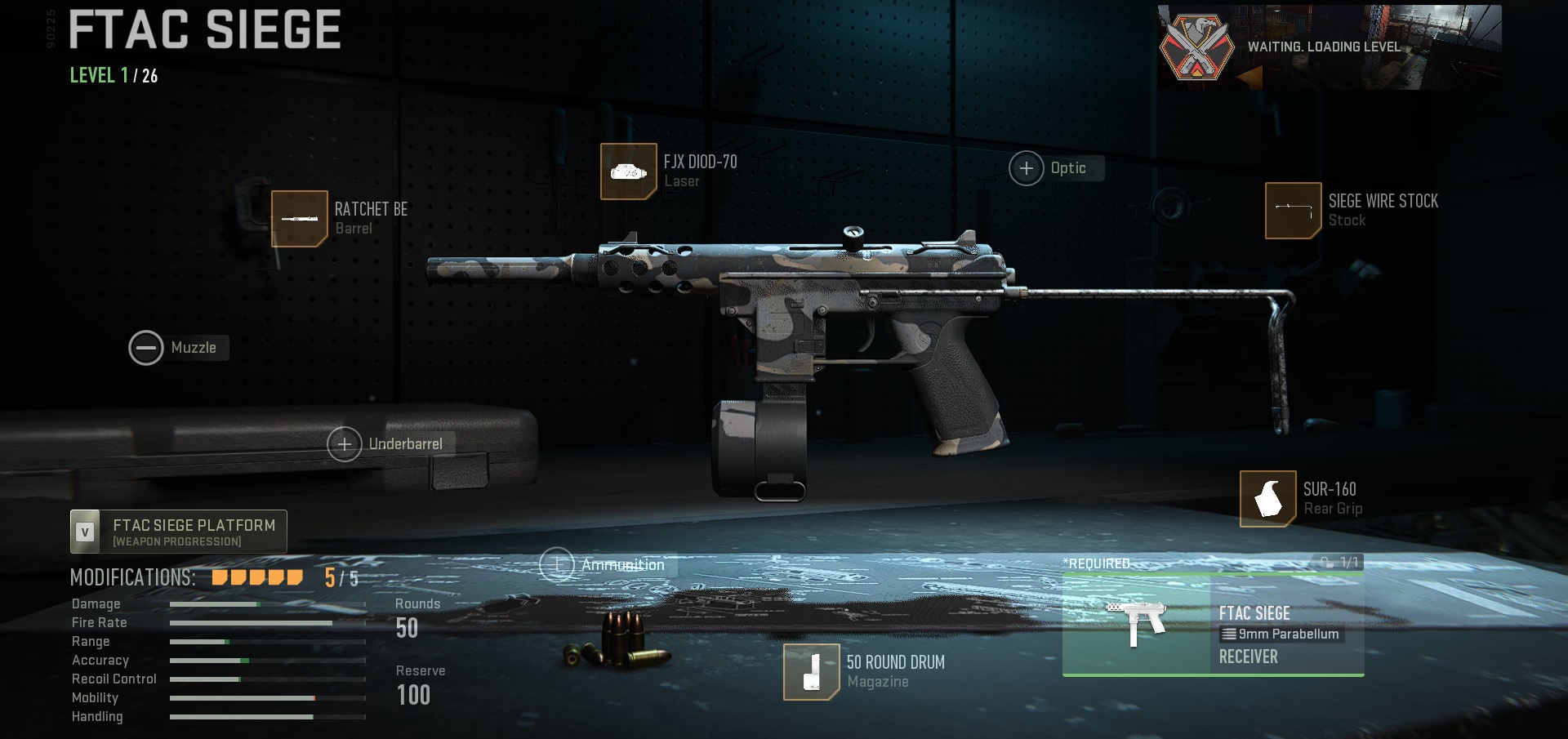Viewport: 1568px width, 739px height.
Task: Open the 50 Round Drum magazine icon
Action: [x=812, y=672]
